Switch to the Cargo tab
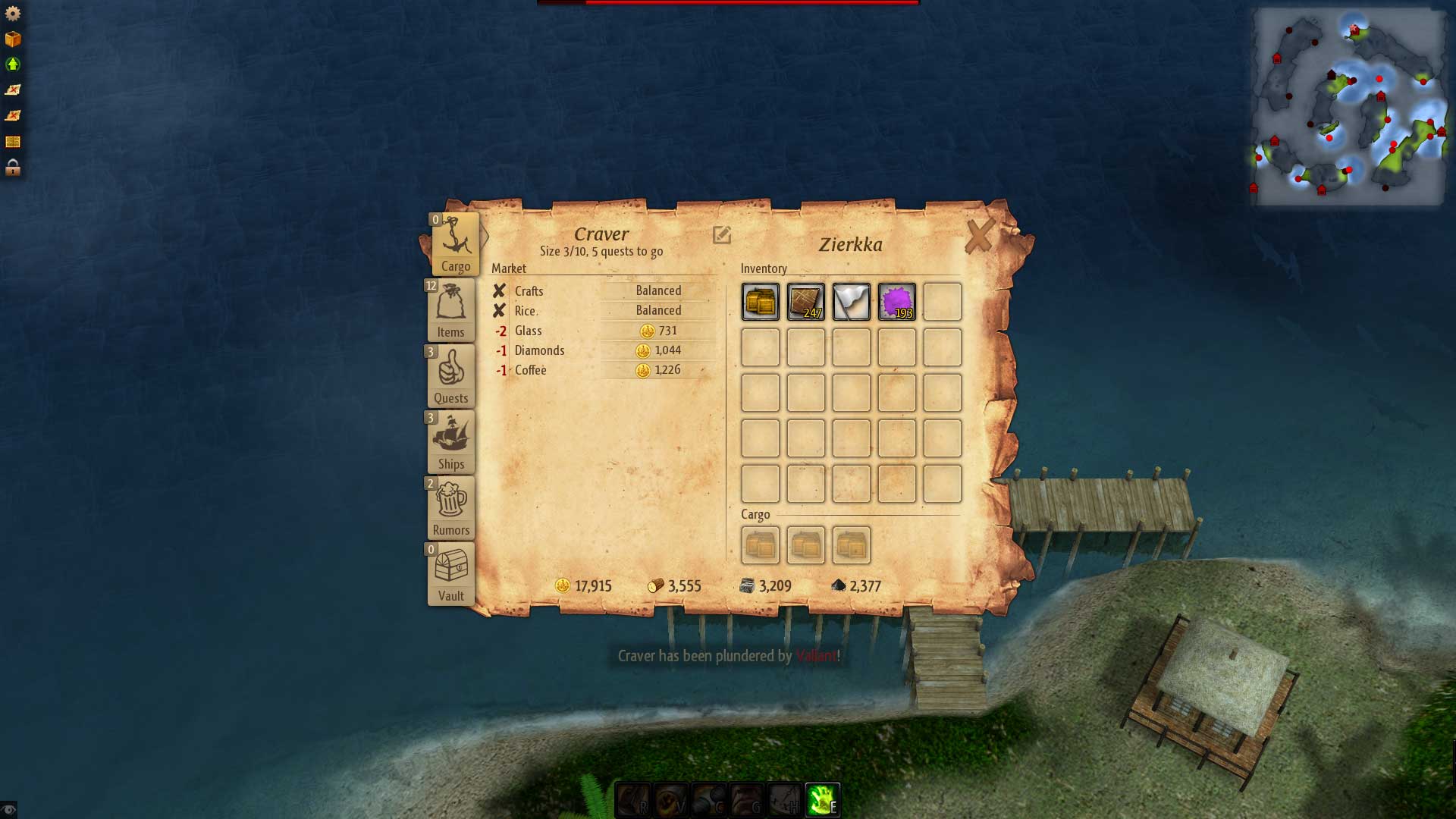Image resolution: width=1456 pixels, height=819 pixels. coord(455,244)
